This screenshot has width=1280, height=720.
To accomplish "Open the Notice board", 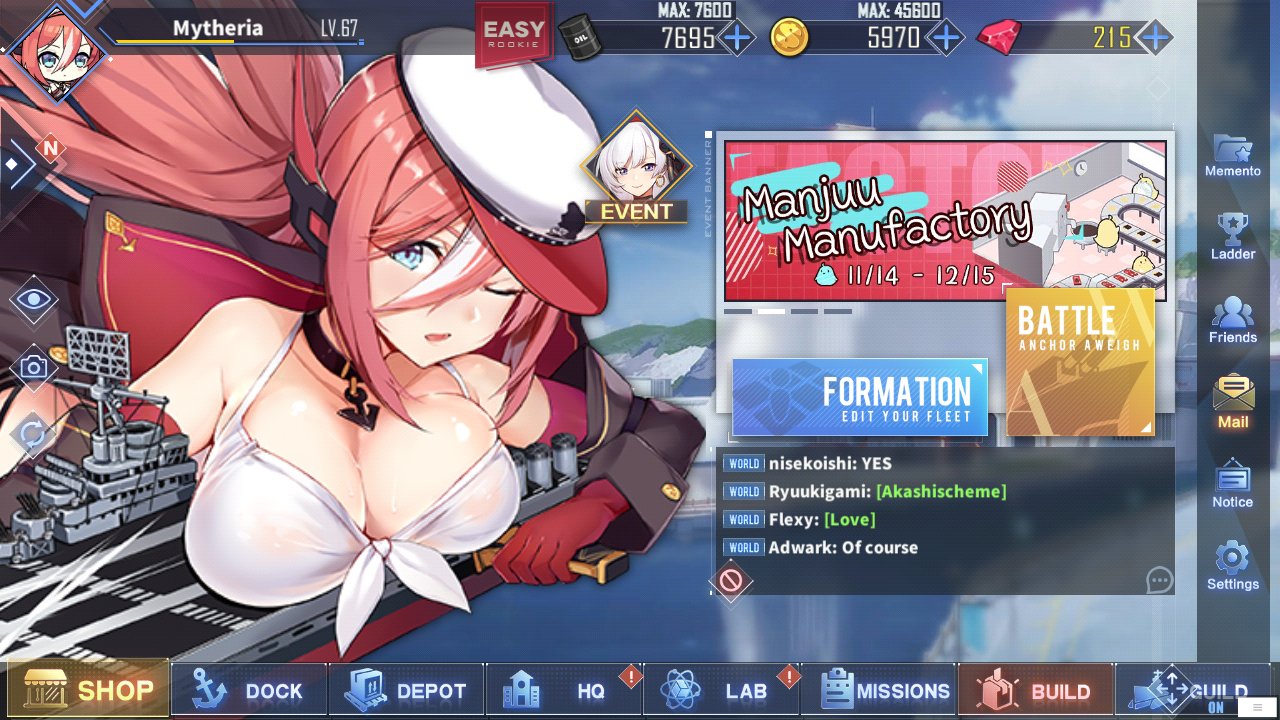I will point(1233,484).
